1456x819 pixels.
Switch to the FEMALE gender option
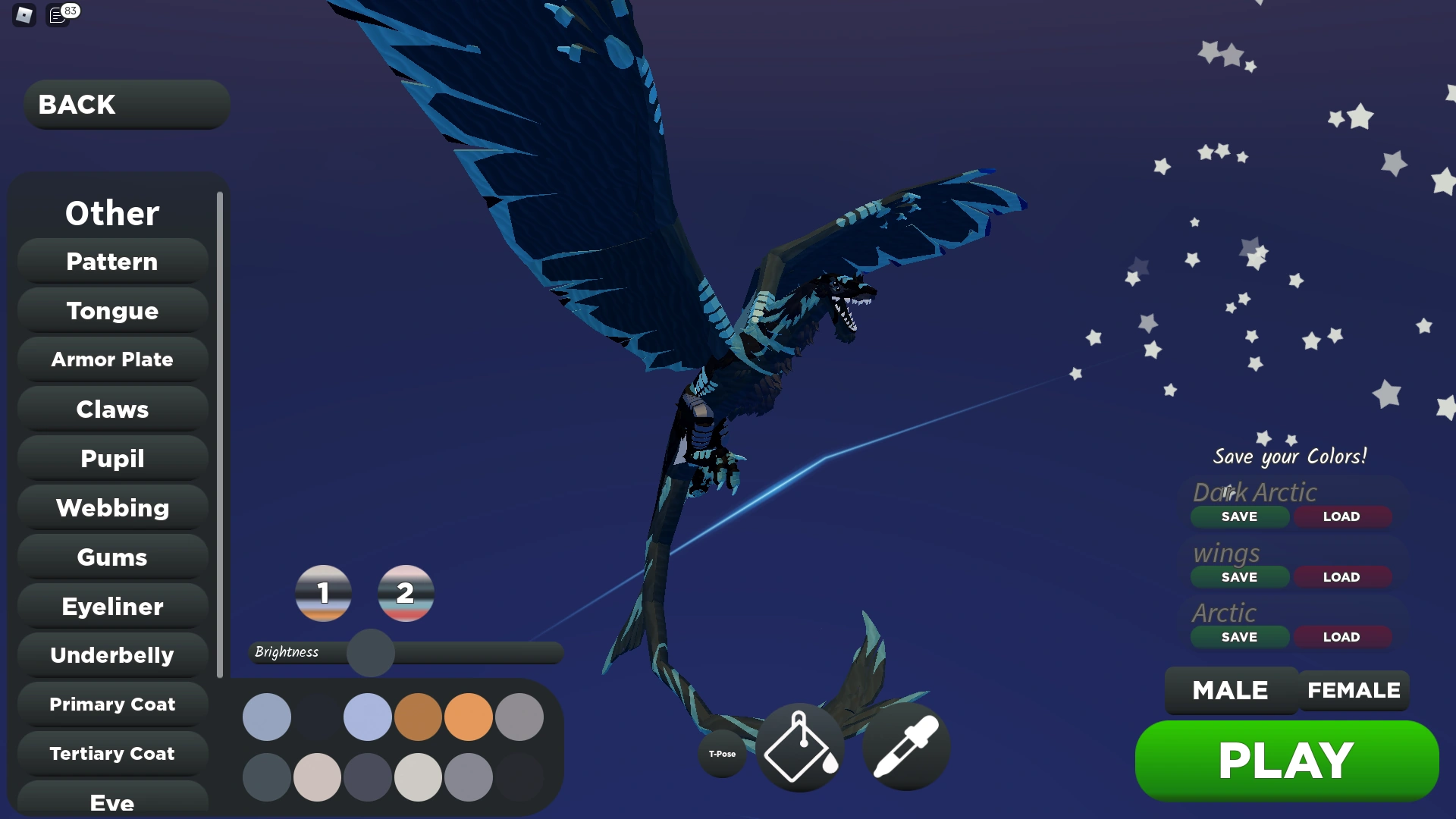coord(1354,690)
